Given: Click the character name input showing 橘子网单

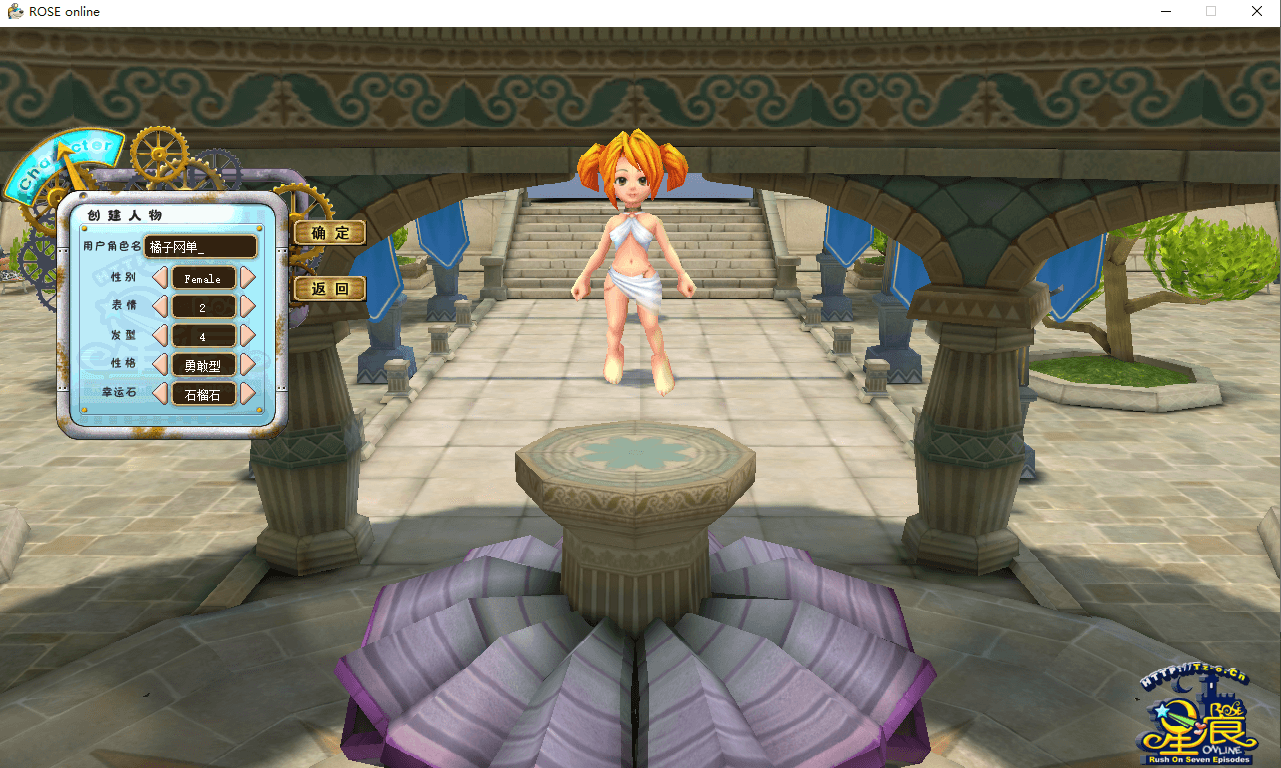Looking at the screenshot, I should click(x=201, y=246).
